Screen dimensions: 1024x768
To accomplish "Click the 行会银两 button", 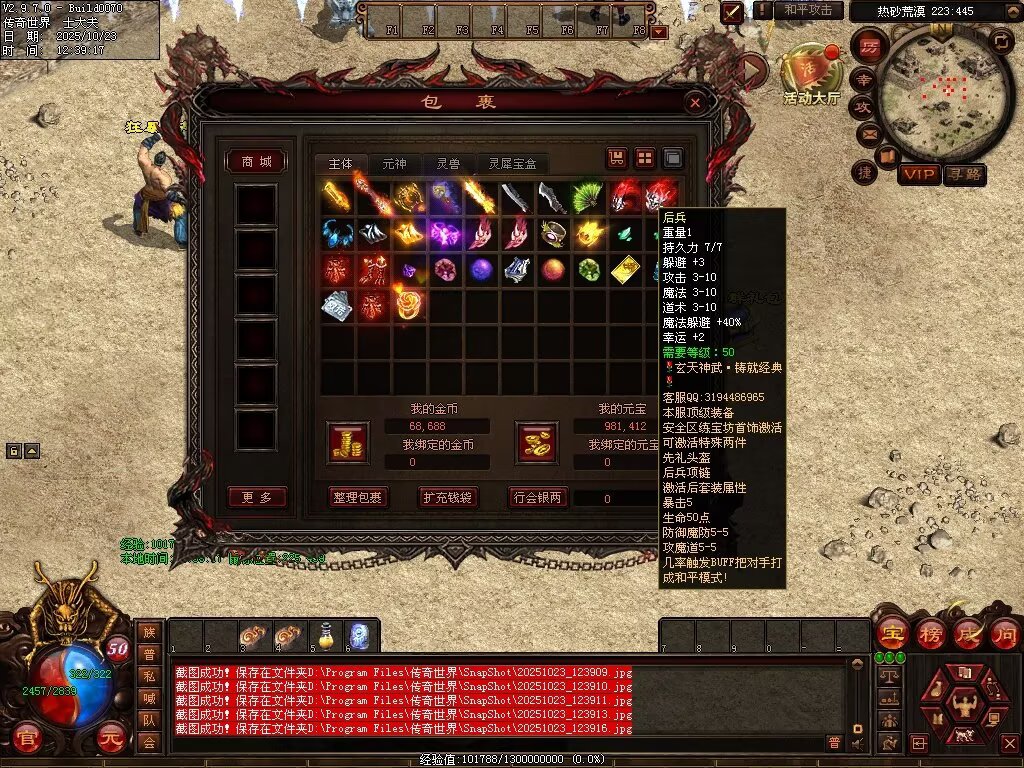I will click(x=538, y=497).
